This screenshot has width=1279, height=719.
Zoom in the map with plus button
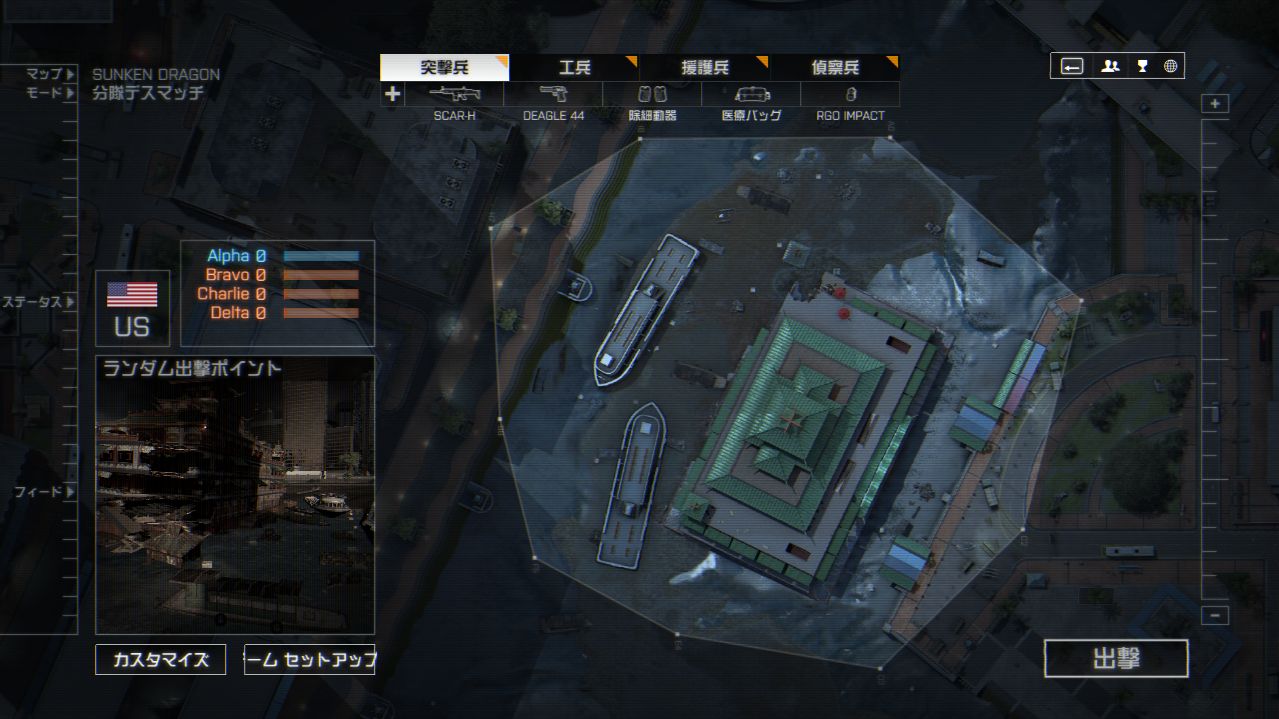(1215, 104)
